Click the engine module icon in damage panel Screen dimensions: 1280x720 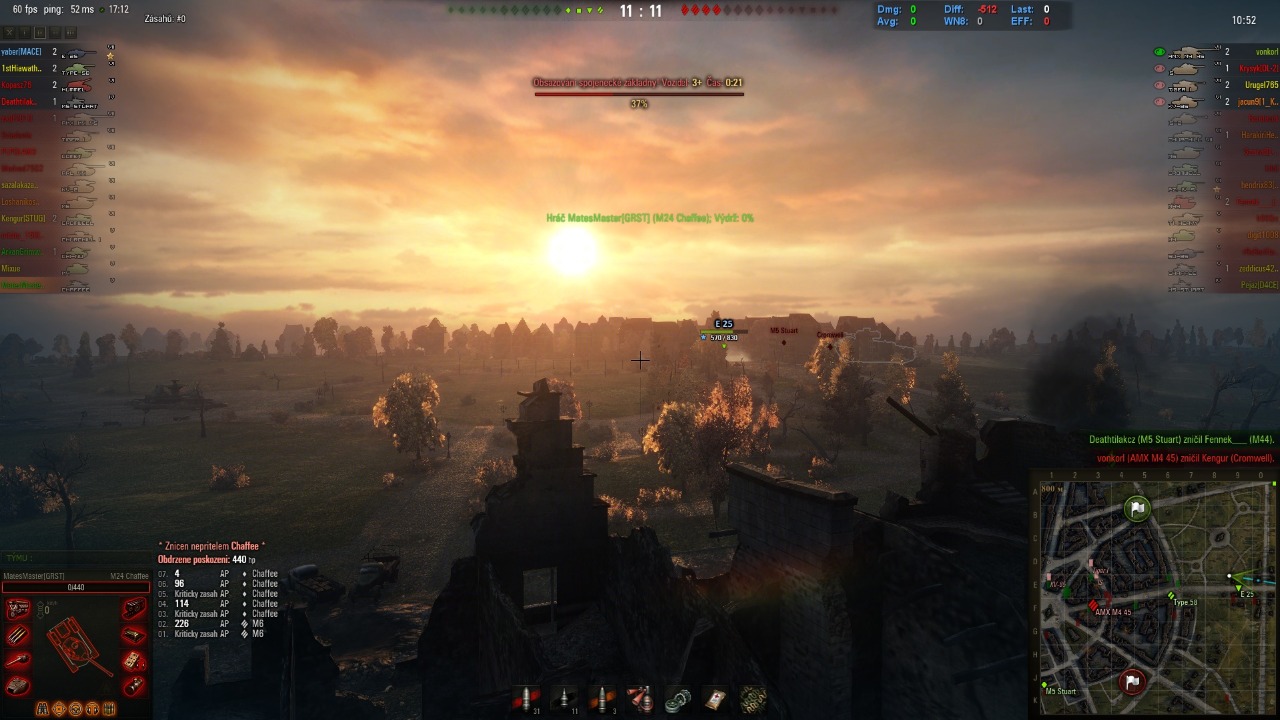(18, 608)
